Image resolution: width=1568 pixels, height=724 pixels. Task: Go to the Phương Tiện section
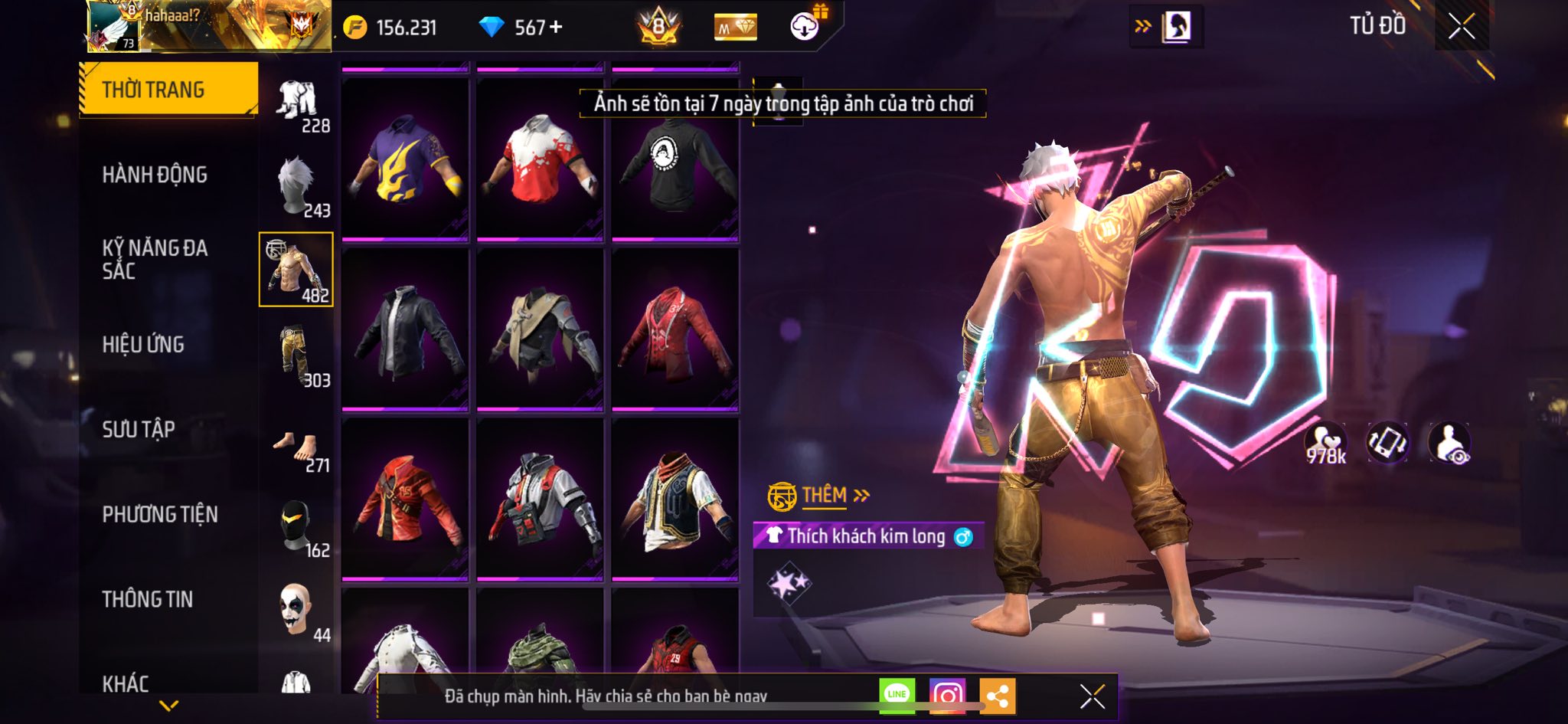point(160,514)
